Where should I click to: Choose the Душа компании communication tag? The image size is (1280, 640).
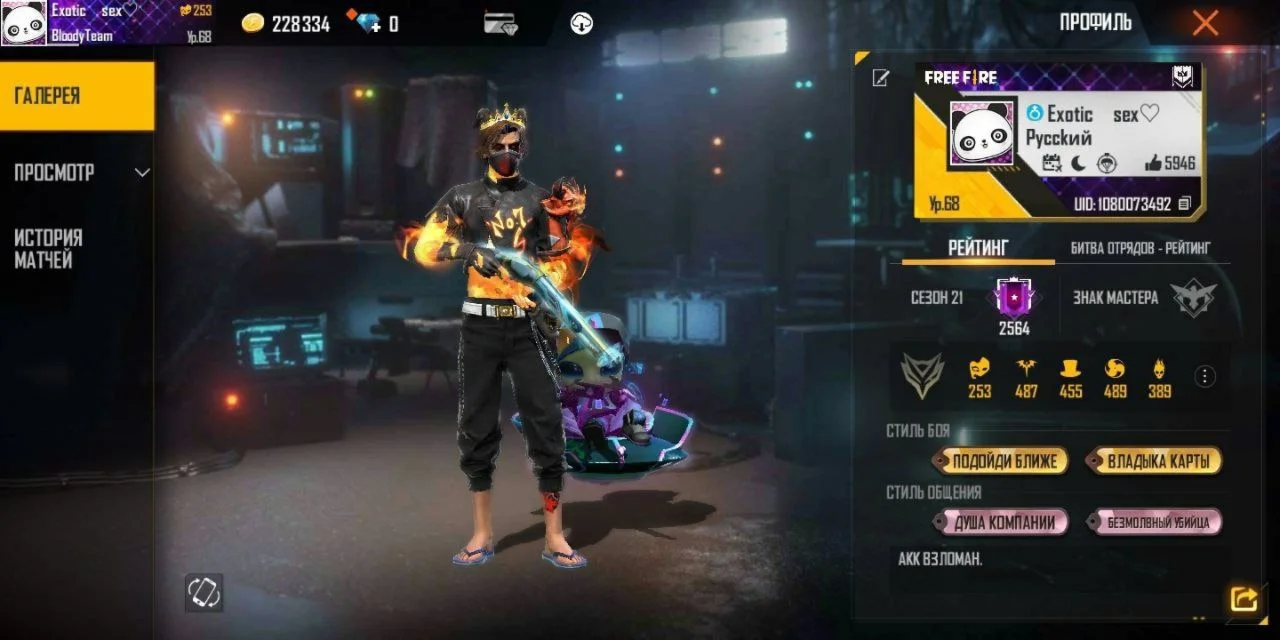pos(1002,522)
